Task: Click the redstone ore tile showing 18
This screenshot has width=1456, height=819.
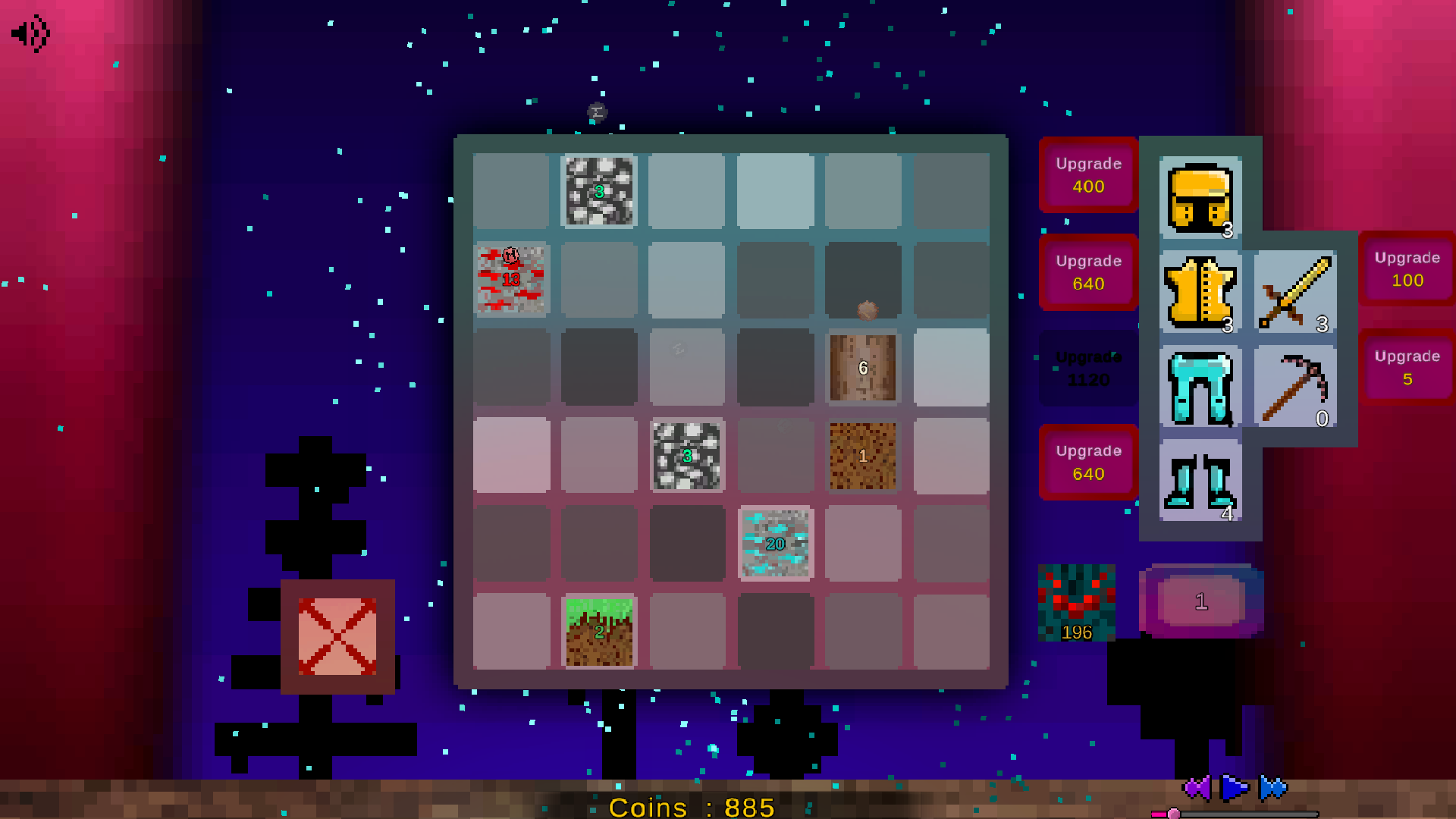Action: coord(511,280)
